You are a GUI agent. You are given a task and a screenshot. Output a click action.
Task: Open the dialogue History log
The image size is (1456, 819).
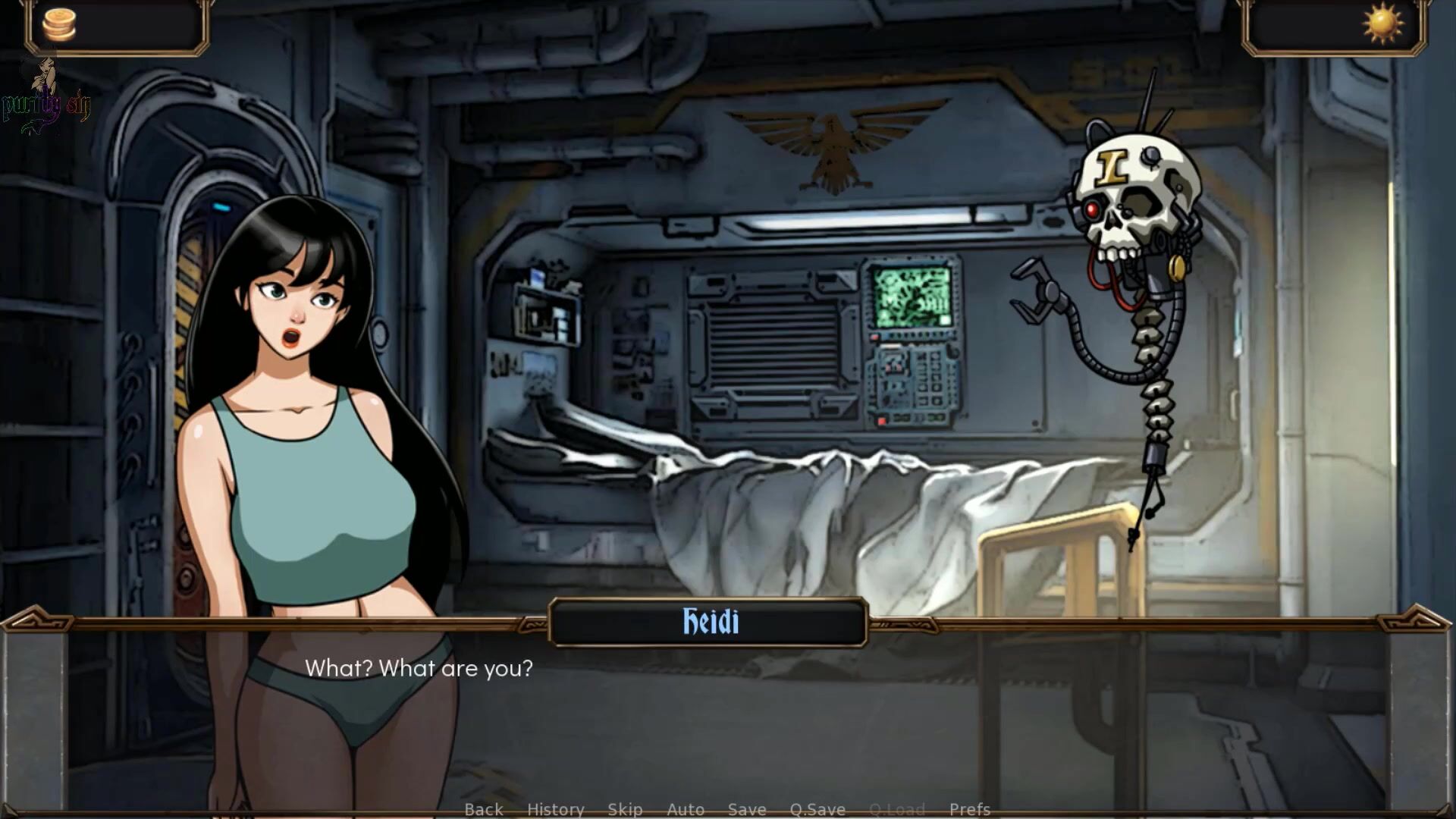click(556, 809)
